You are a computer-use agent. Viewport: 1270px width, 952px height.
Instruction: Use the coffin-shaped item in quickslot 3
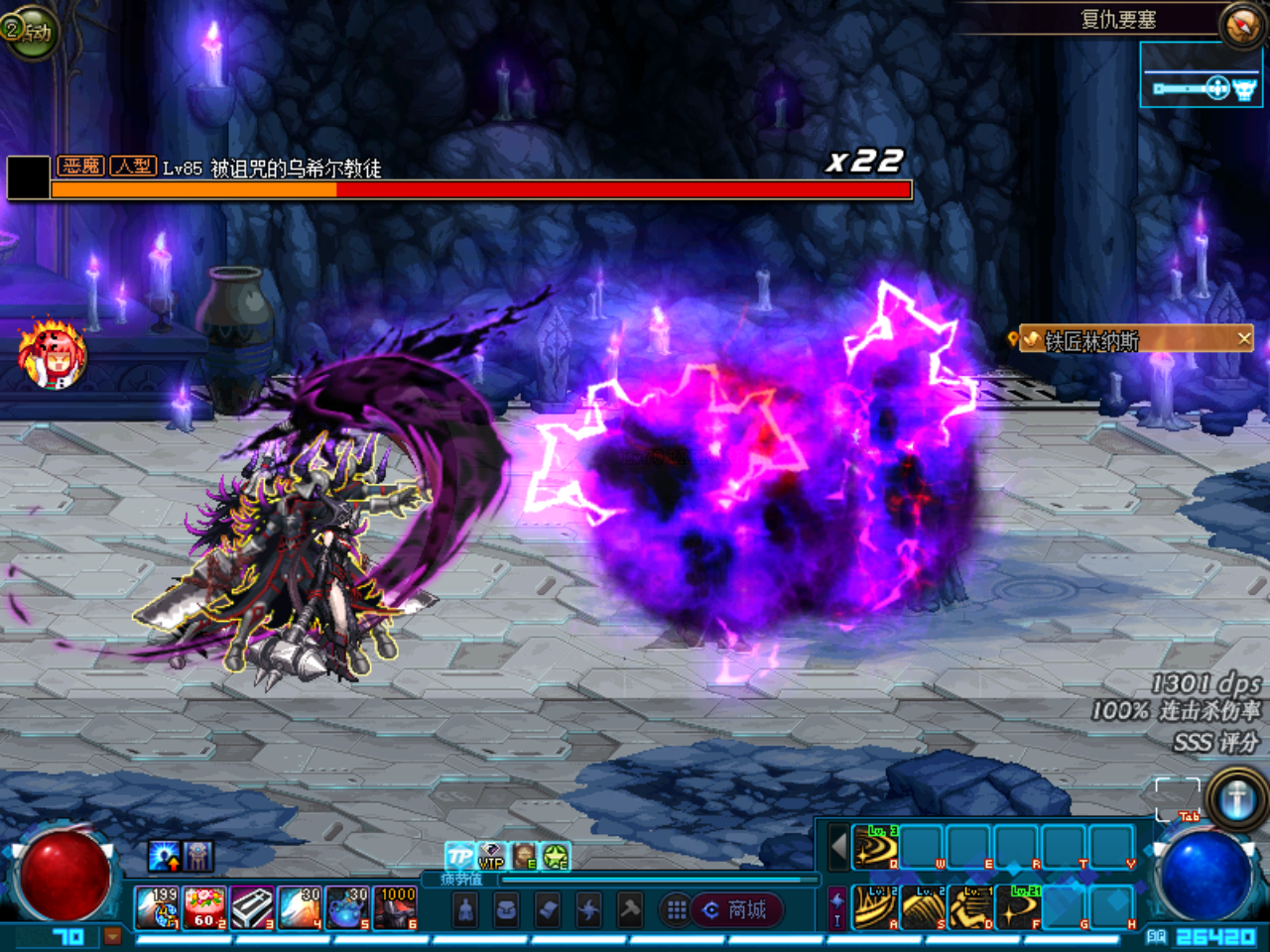pos(252,908)
